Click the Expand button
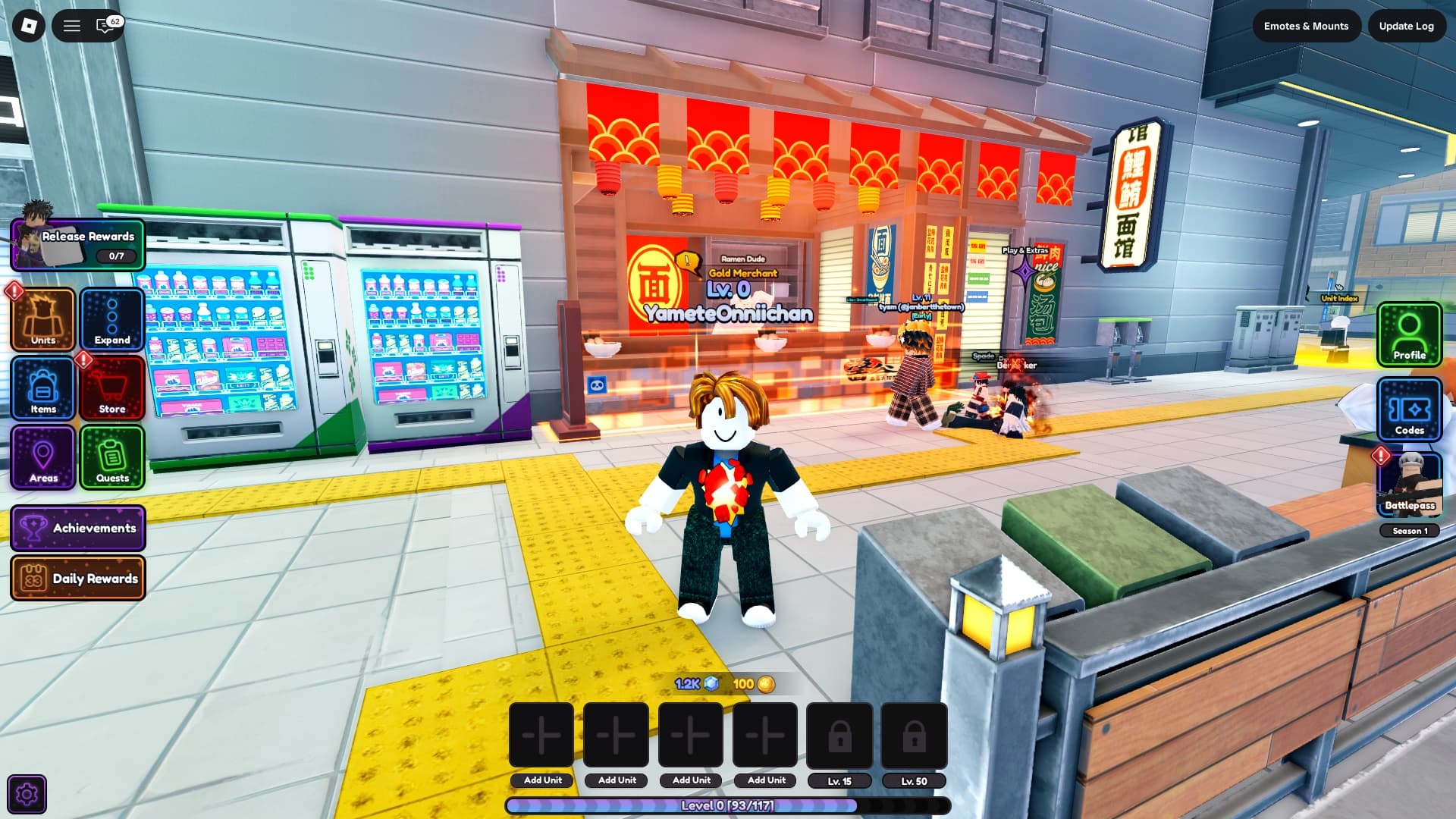This screenshot has width=1456, height=819. click(x=112, y=319)
